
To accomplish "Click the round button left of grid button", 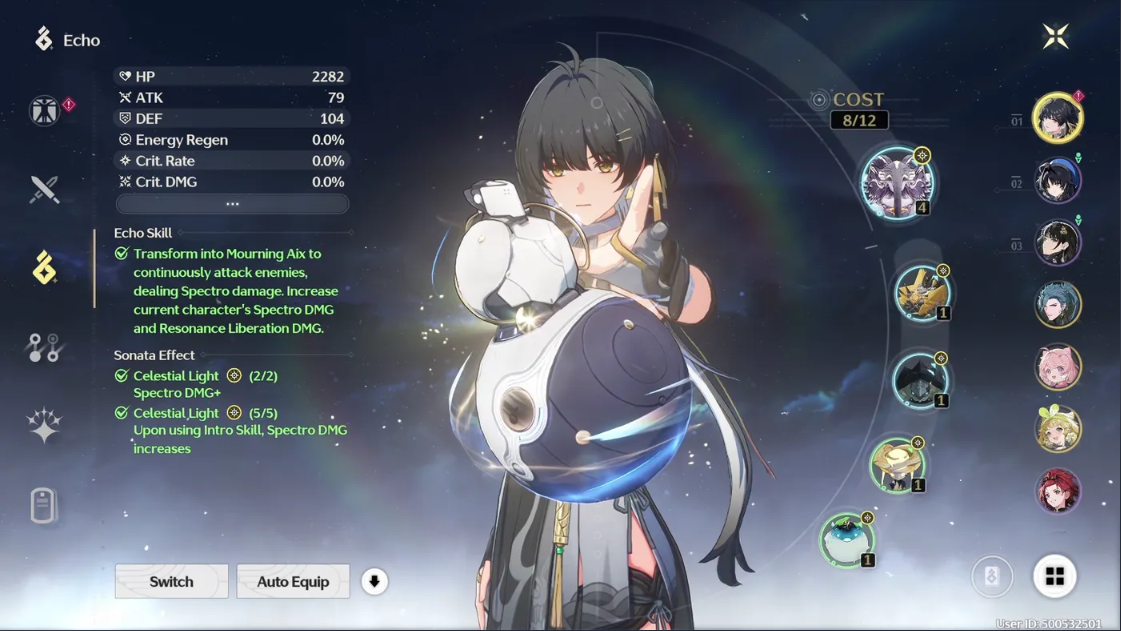I will (x=992, y=576).
